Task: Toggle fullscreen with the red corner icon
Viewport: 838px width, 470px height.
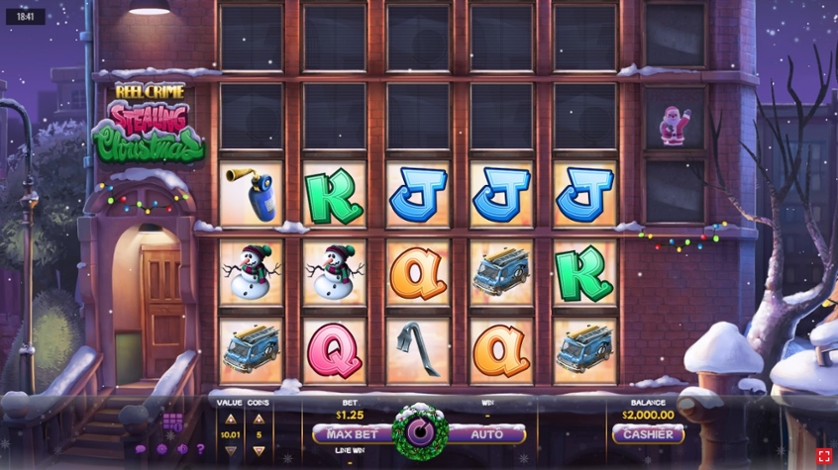Action: [x=823, y=455]
